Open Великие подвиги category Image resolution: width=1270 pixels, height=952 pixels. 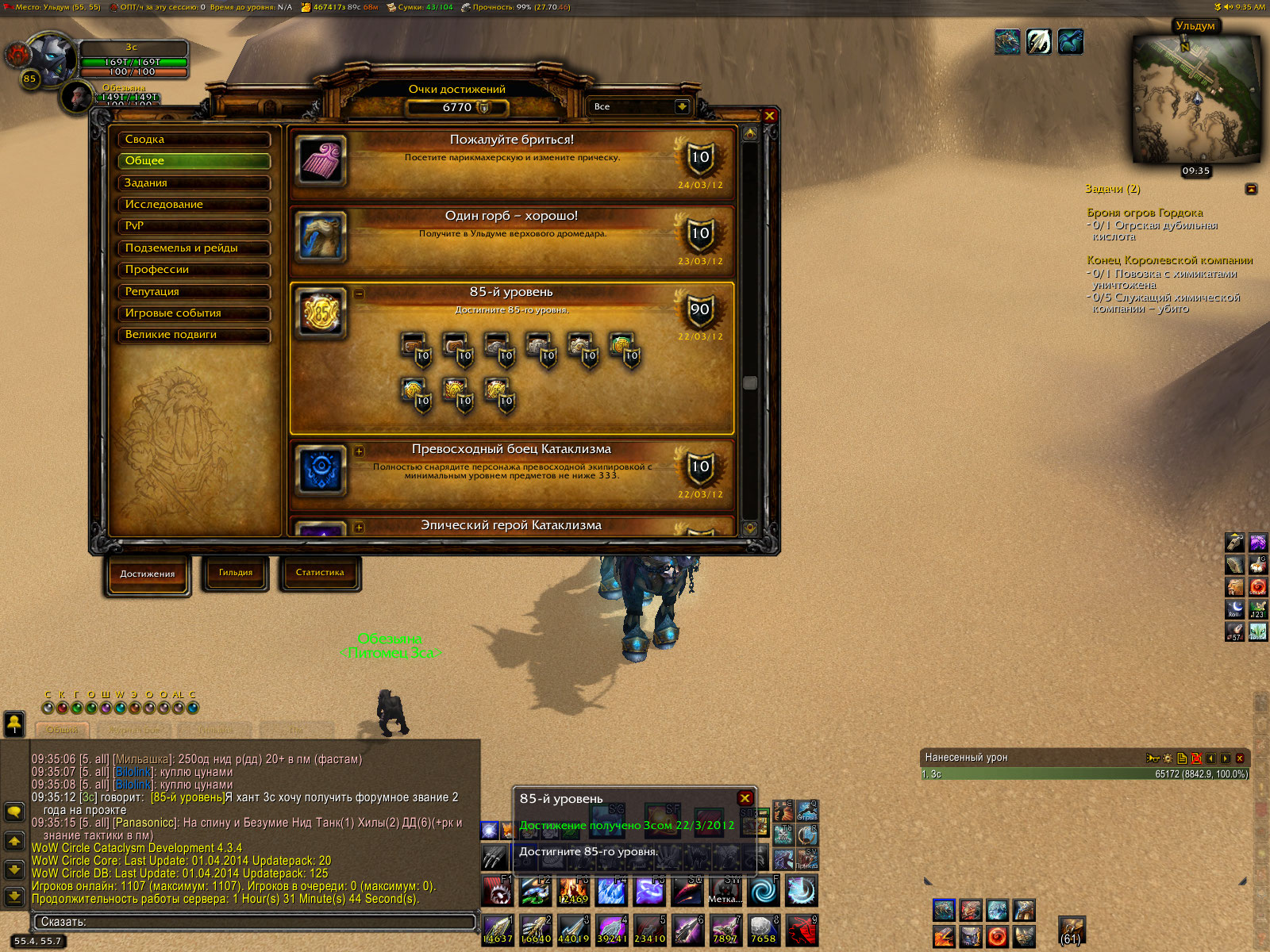(x=194, y=335)
